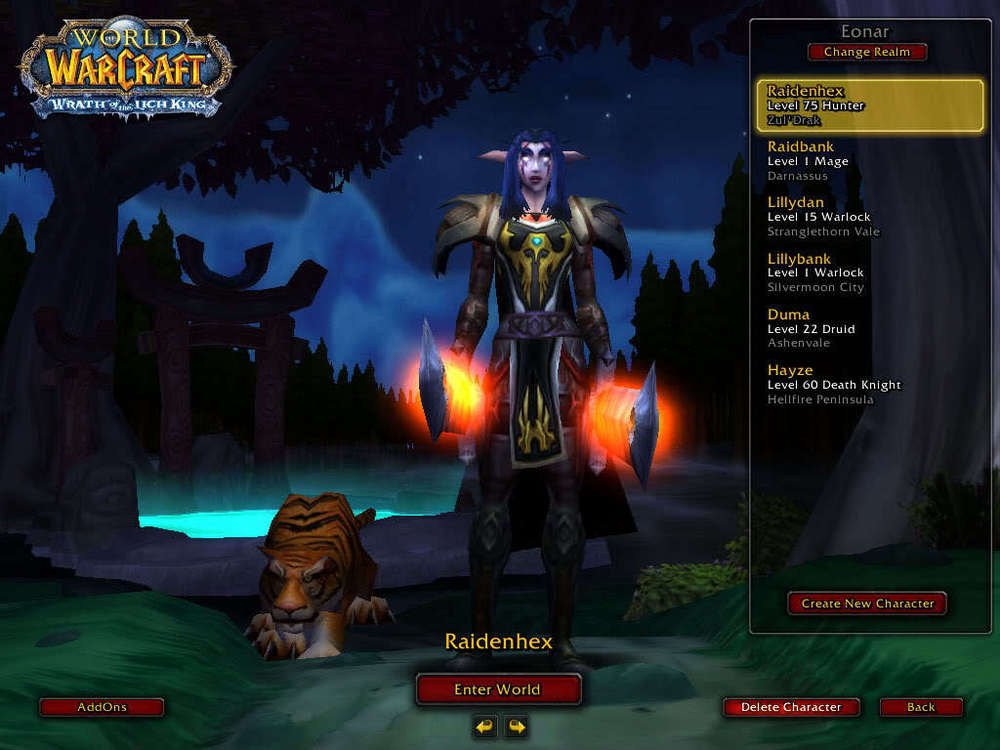Viewport: 1000px width, 750px height.
Task: Open the AddOns list
Action: pyautogui.click(x=102, y=707)
